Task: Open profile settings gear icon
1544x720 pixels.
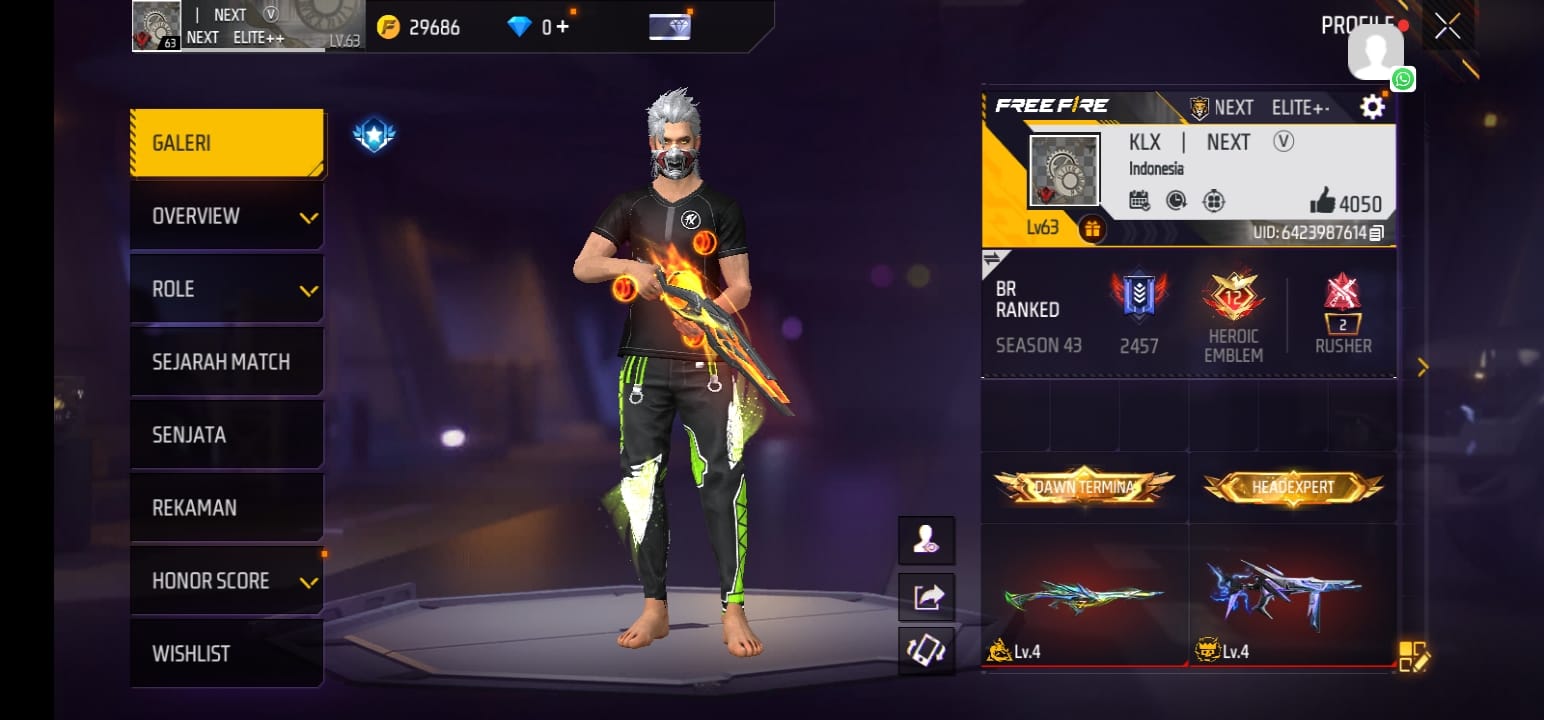Action: (x=1373, y=107)
